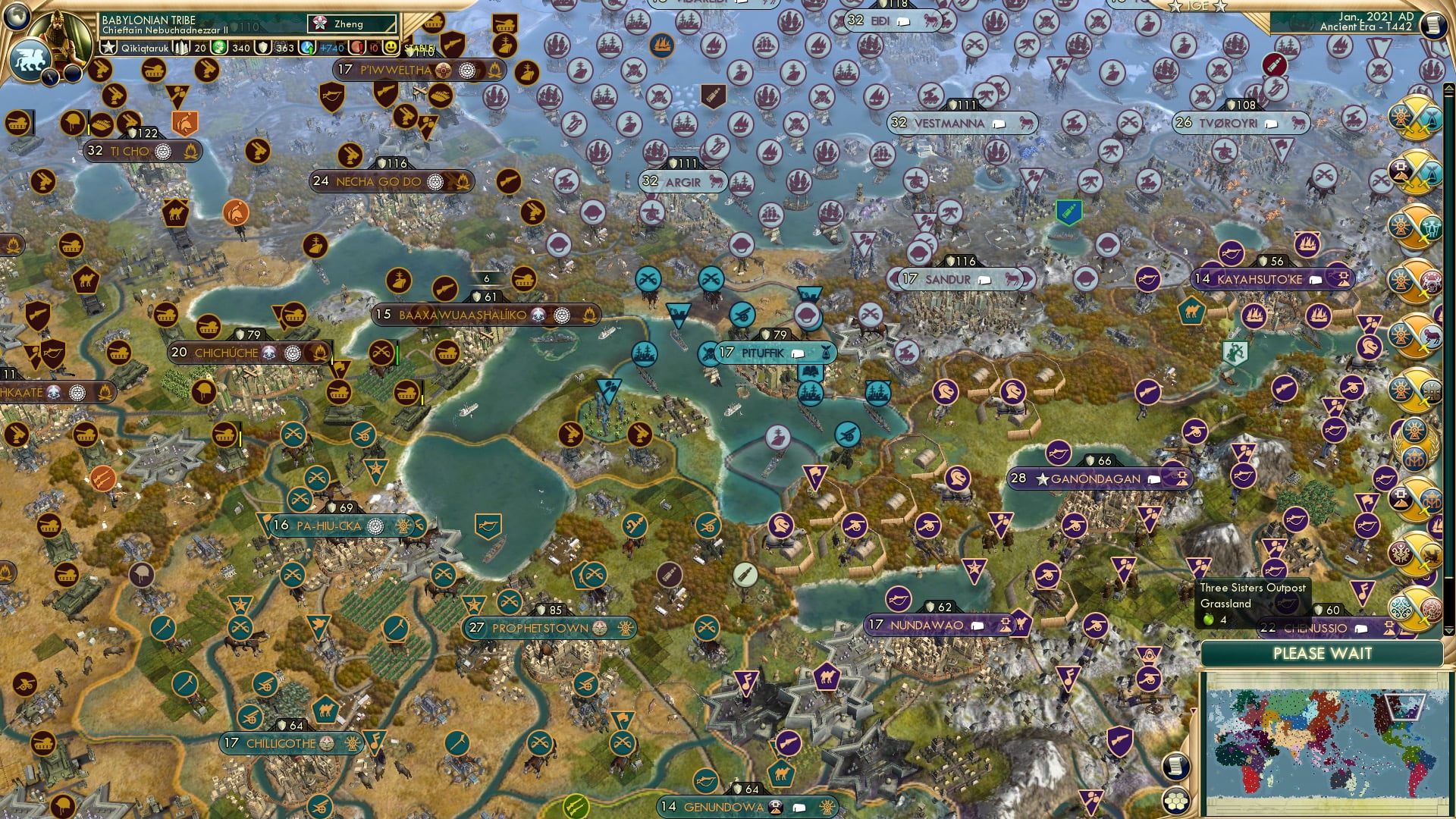This screenshot has height=819, width=1456.
Task: Collapse the notification list with the top arrow
Action: pyautogui.click(x=1449, y=88)
